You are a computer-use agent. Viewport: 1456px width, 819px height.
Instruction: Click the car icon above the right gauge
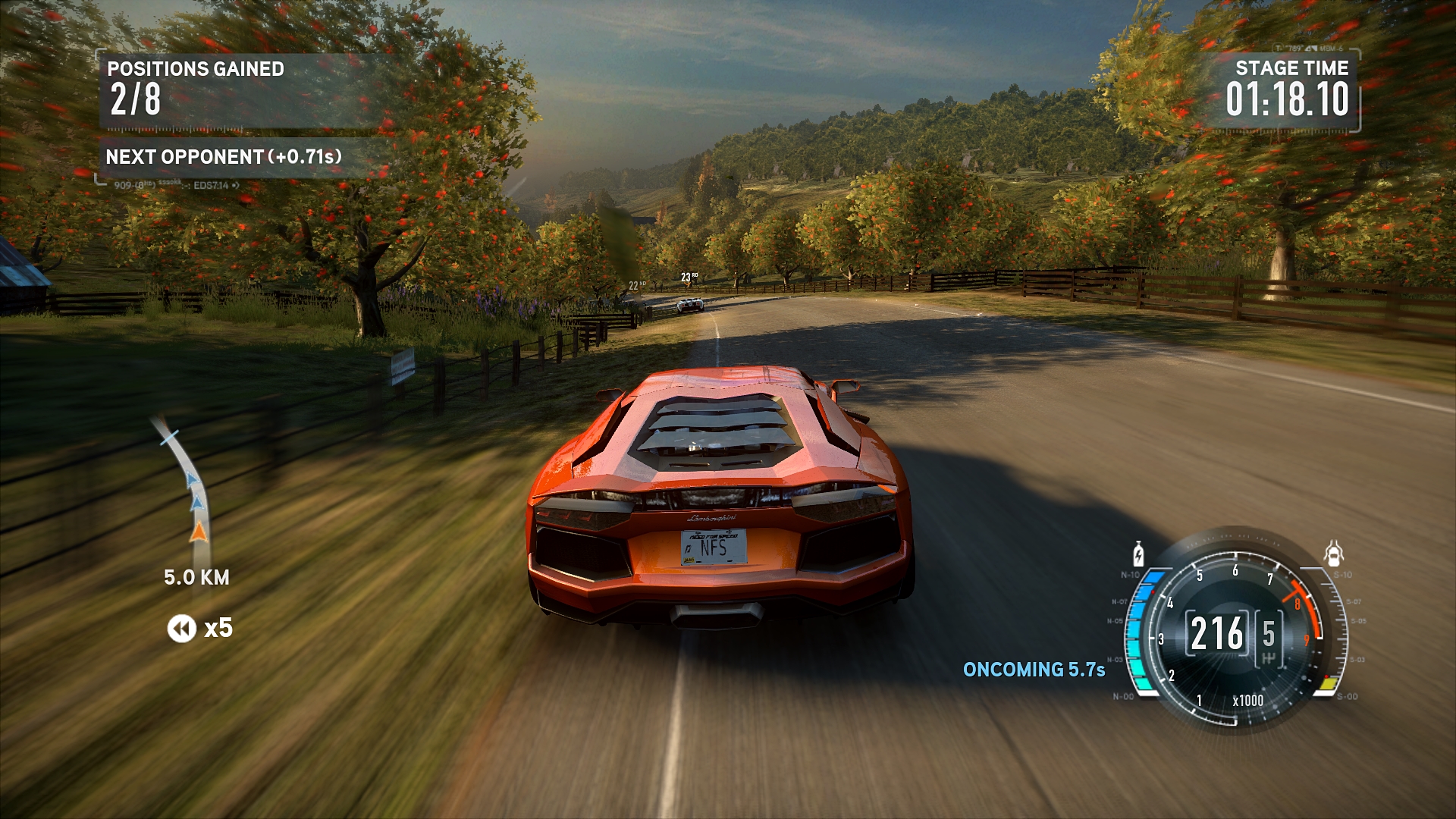1333,554
